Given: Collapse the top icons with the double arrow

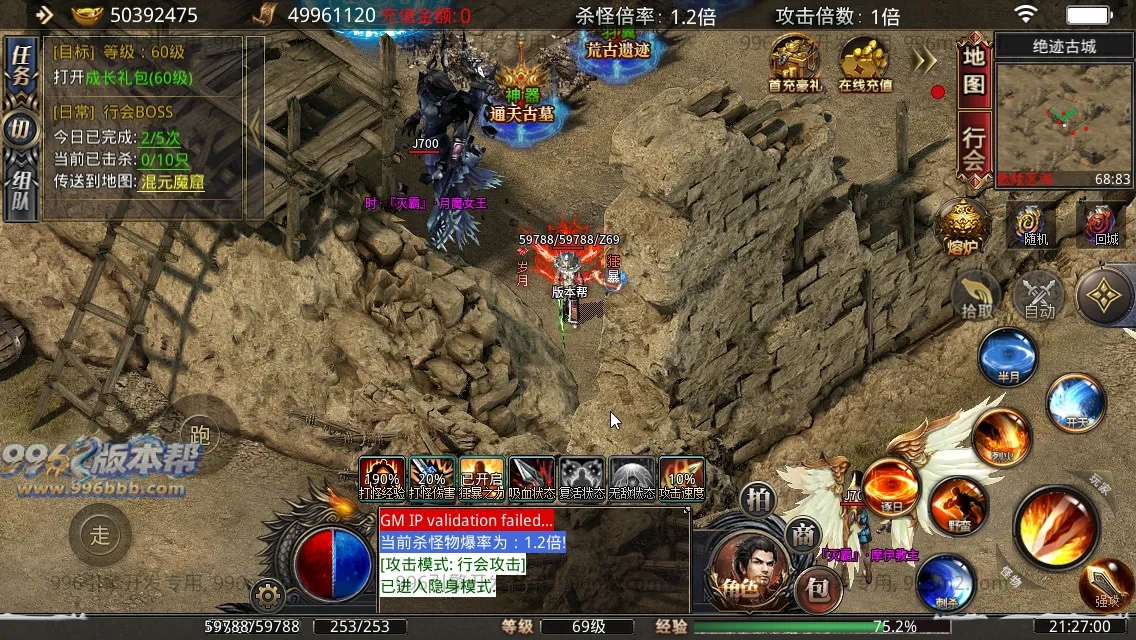Looking at the screenshot, I should pyautogui.click(x=925, y=62).
